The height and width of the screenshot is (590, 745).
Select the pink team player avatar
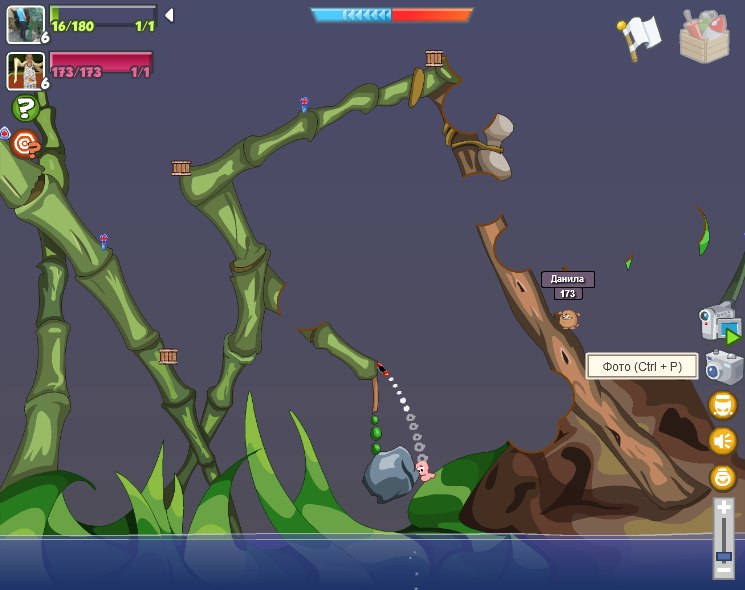(x=25, y=70)
